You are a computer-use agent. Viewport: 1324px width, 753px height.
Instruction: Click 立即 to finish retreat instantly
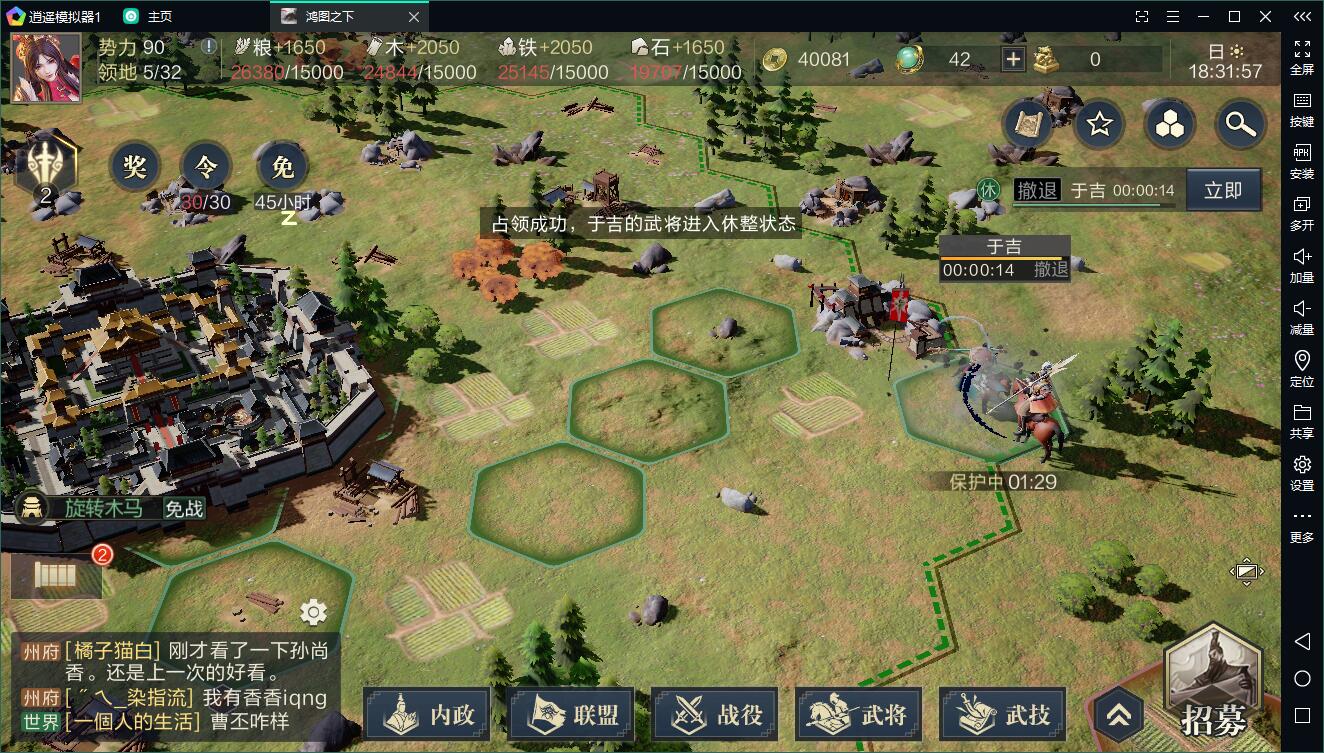click(x=1223, y=190)
